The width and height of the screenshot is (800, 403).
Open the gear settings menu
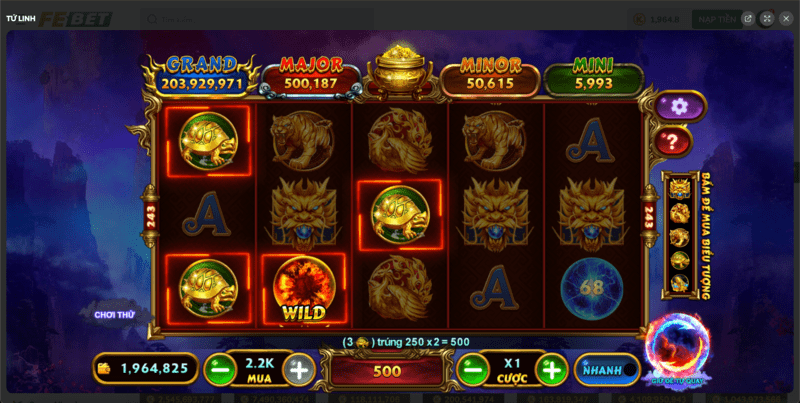[x=680, y=106]
